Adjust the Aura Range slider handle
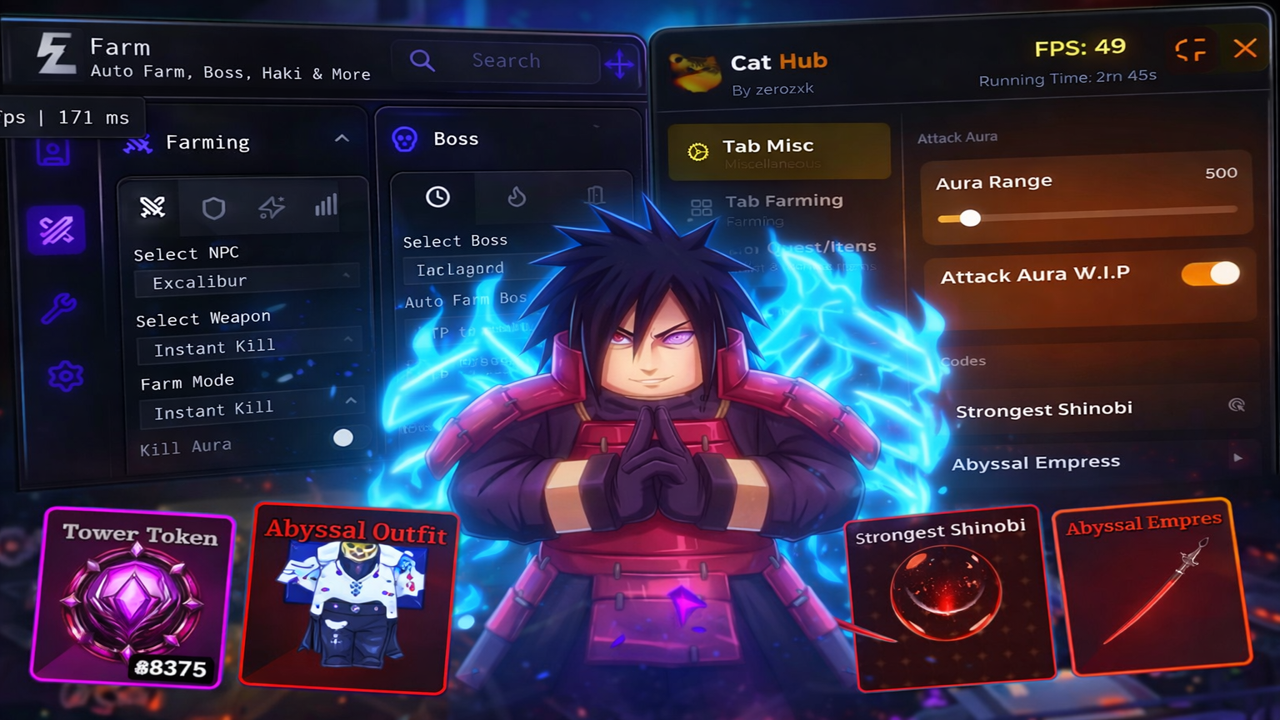The image size is (1280, 720). coord(969,217)
